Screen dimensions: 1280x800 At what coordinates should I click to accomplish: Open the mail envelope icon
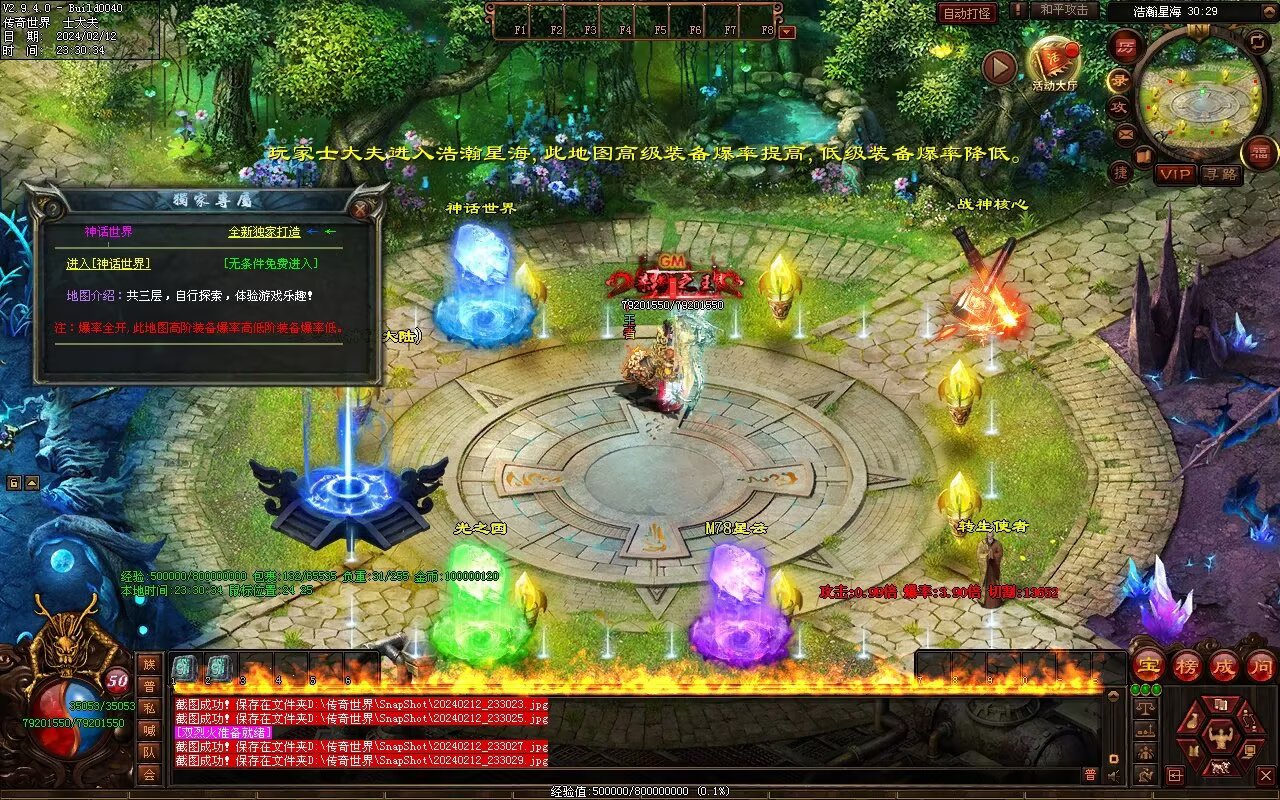coord(1126,134)
